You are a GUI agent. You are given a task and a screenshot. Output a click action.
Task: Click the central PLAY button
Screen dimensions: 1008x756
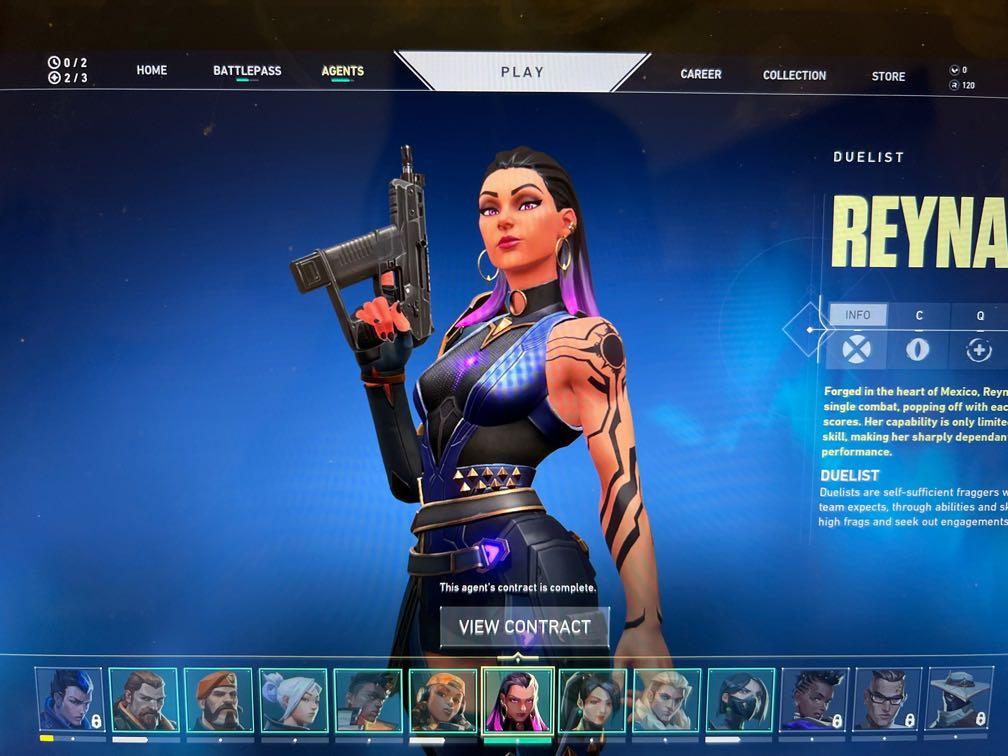522,72
